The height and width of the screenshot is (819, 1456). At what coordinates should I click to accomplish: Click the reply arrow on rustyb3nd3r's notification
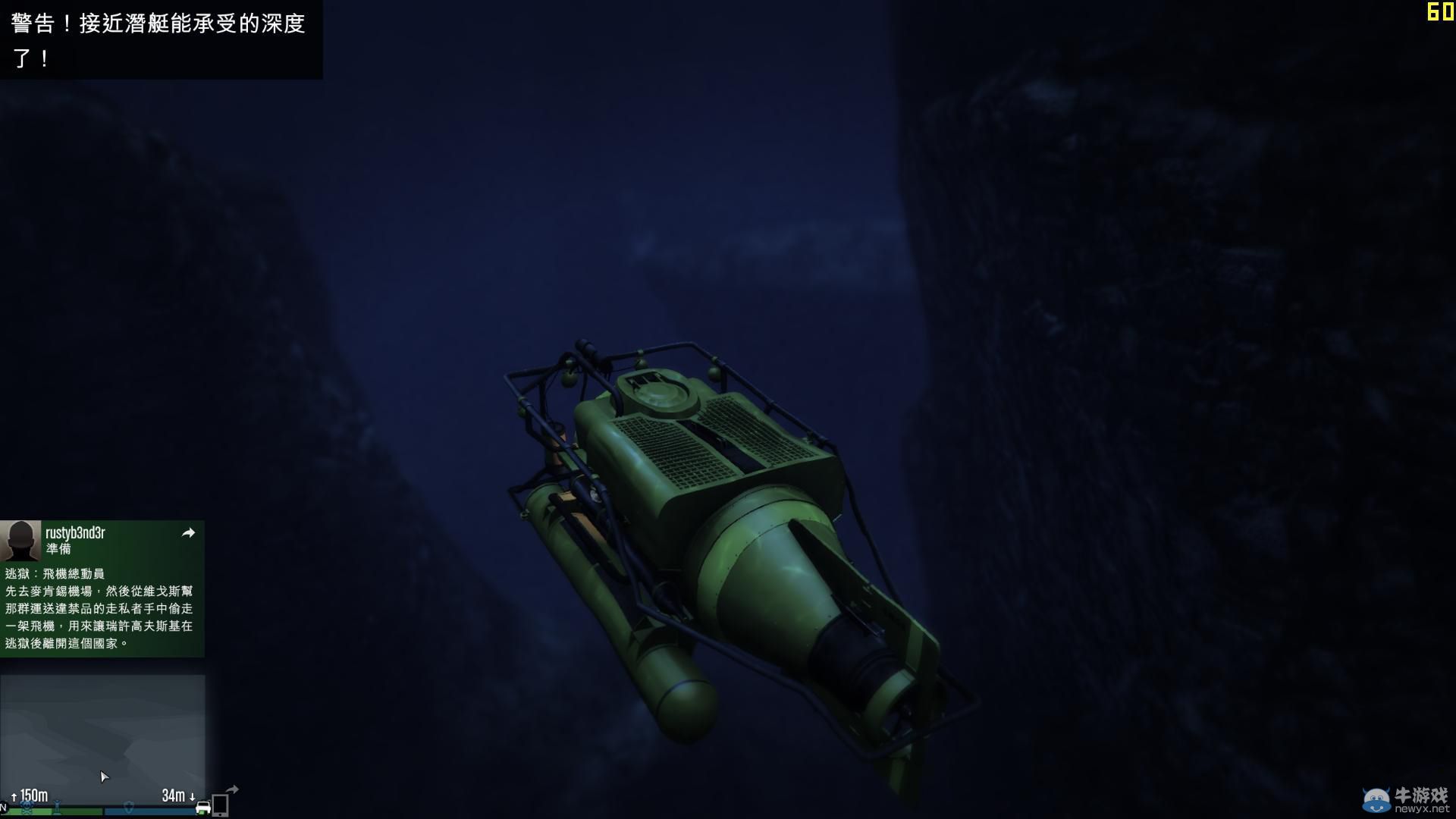pyautogui.click(x=189, y=533)
